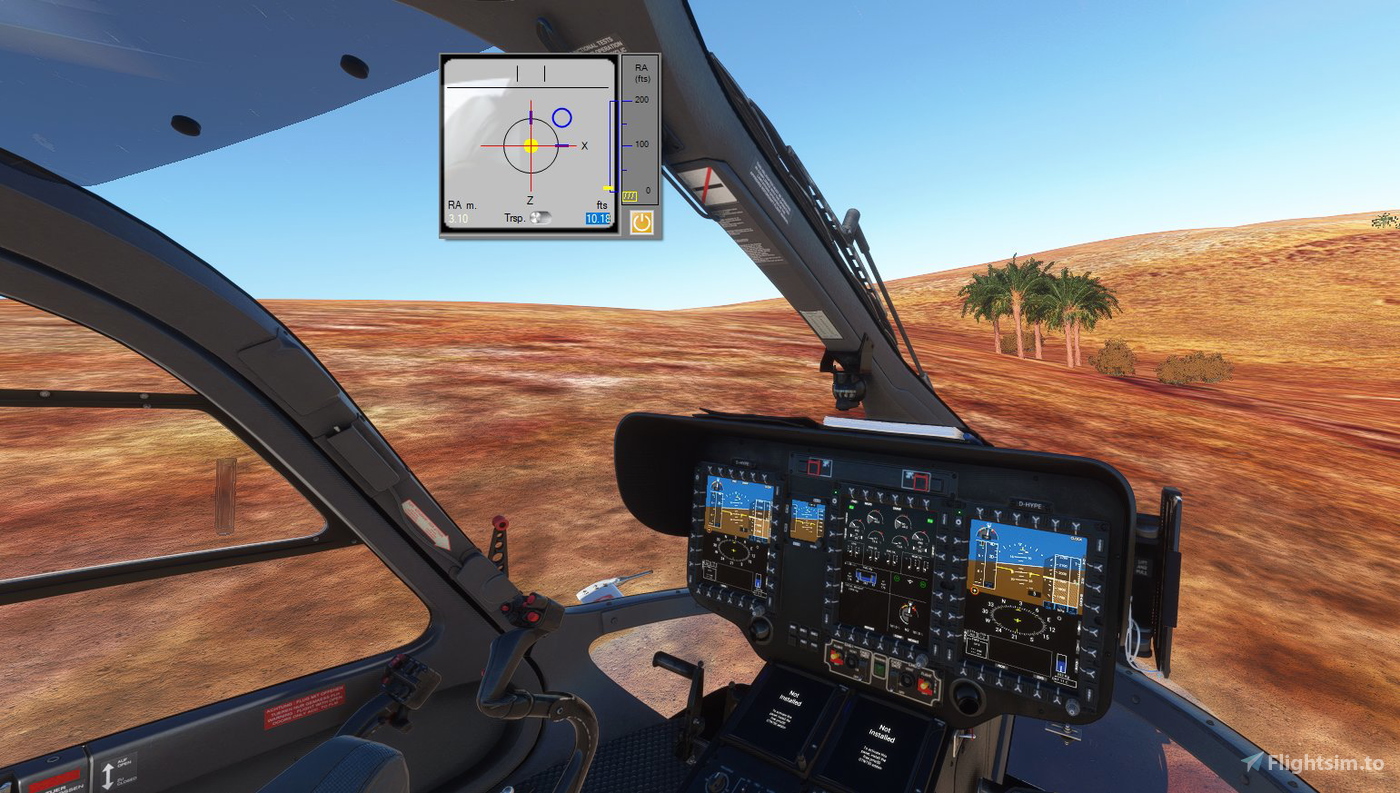Twist the left red guarded switch on the console

click(837, 657)
